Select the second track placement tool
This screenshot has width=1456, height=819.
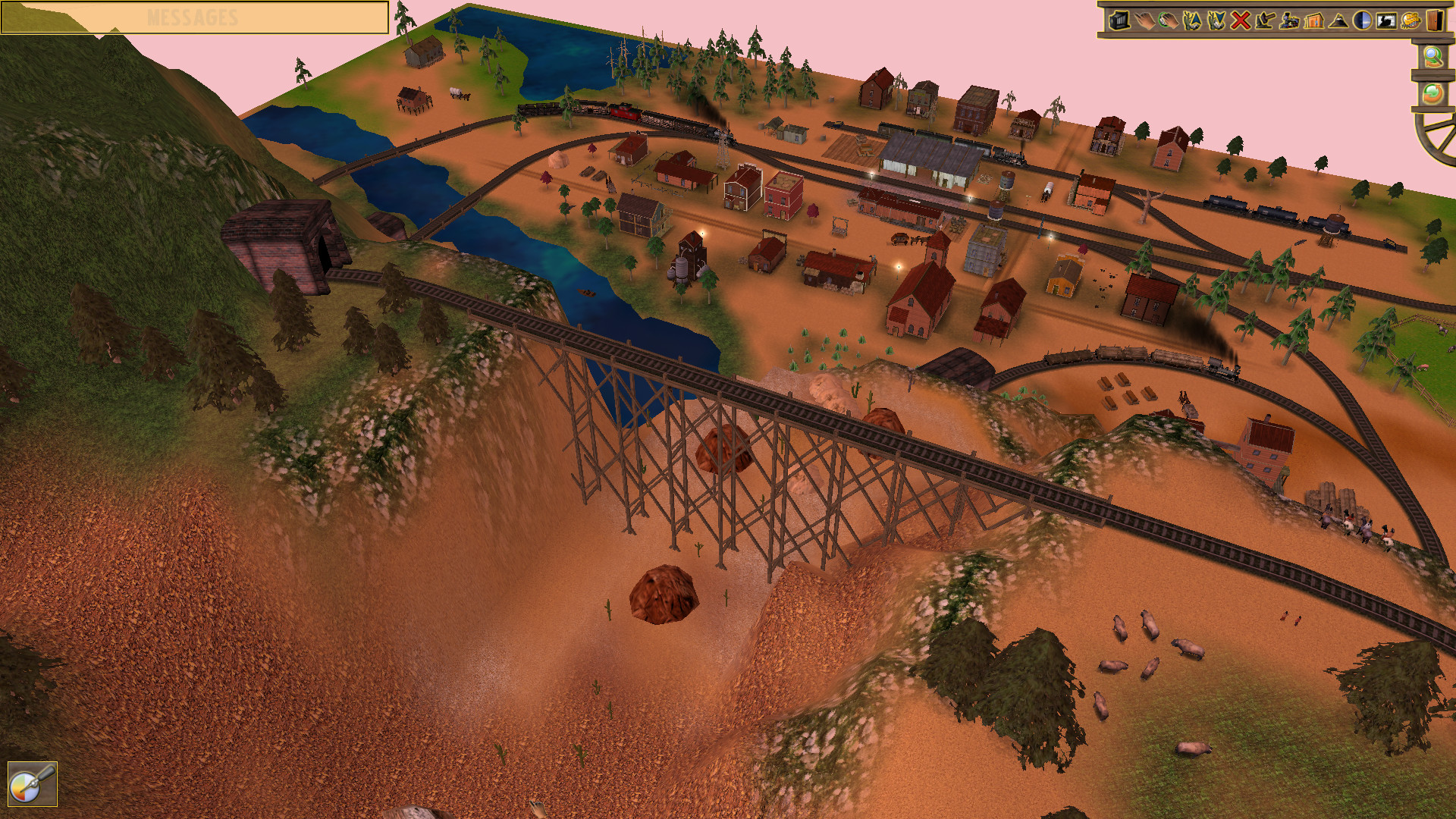pos(1215,21)
